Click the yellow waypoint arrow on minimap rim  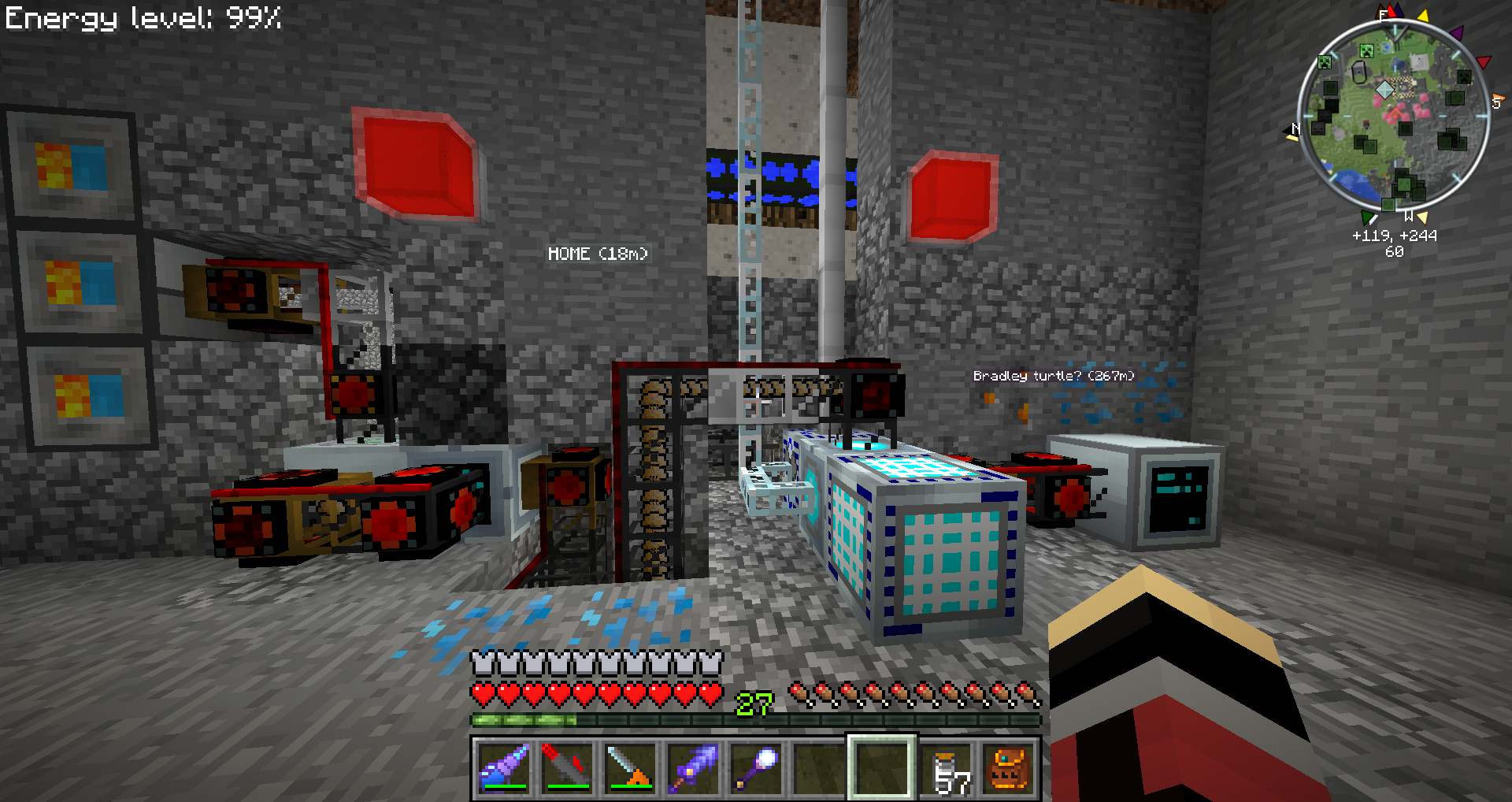1423,16
